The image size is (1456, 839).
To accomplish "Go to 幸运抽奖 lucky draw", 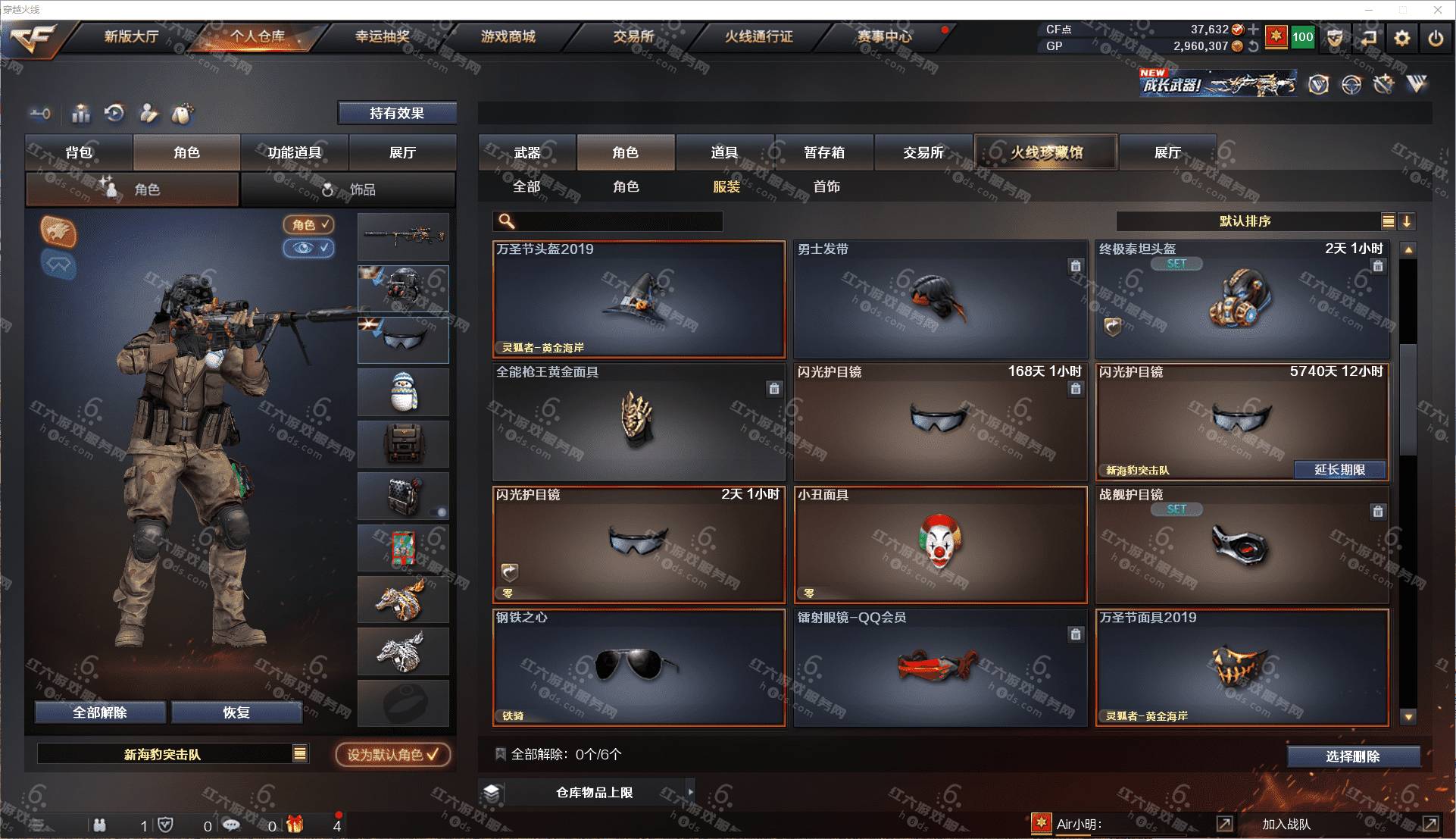I will [383, 36].
